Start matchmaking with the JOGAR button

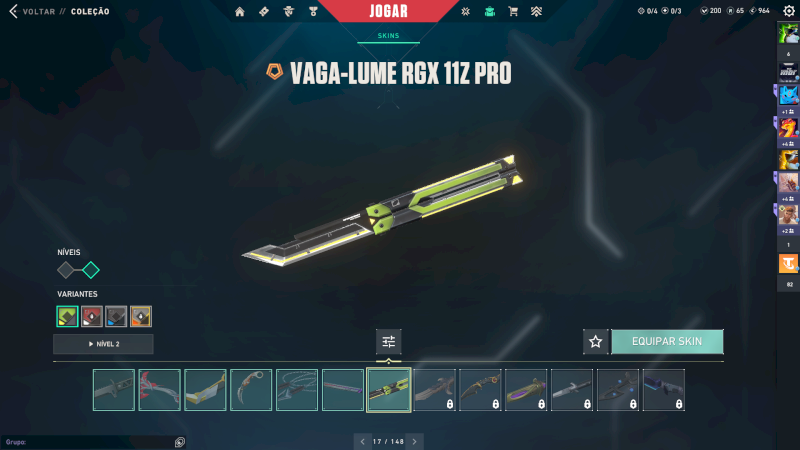[x=394, y=12]
